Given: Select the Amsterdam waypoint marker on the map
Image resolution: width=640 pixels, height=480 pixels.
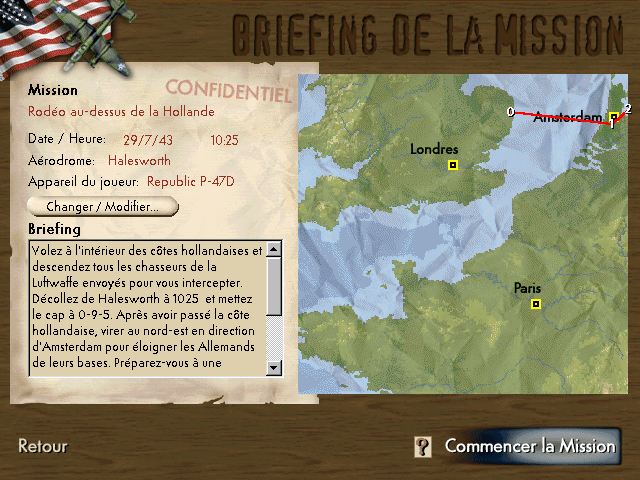Looking at the screenshot, I should click(x=614, y=117).
